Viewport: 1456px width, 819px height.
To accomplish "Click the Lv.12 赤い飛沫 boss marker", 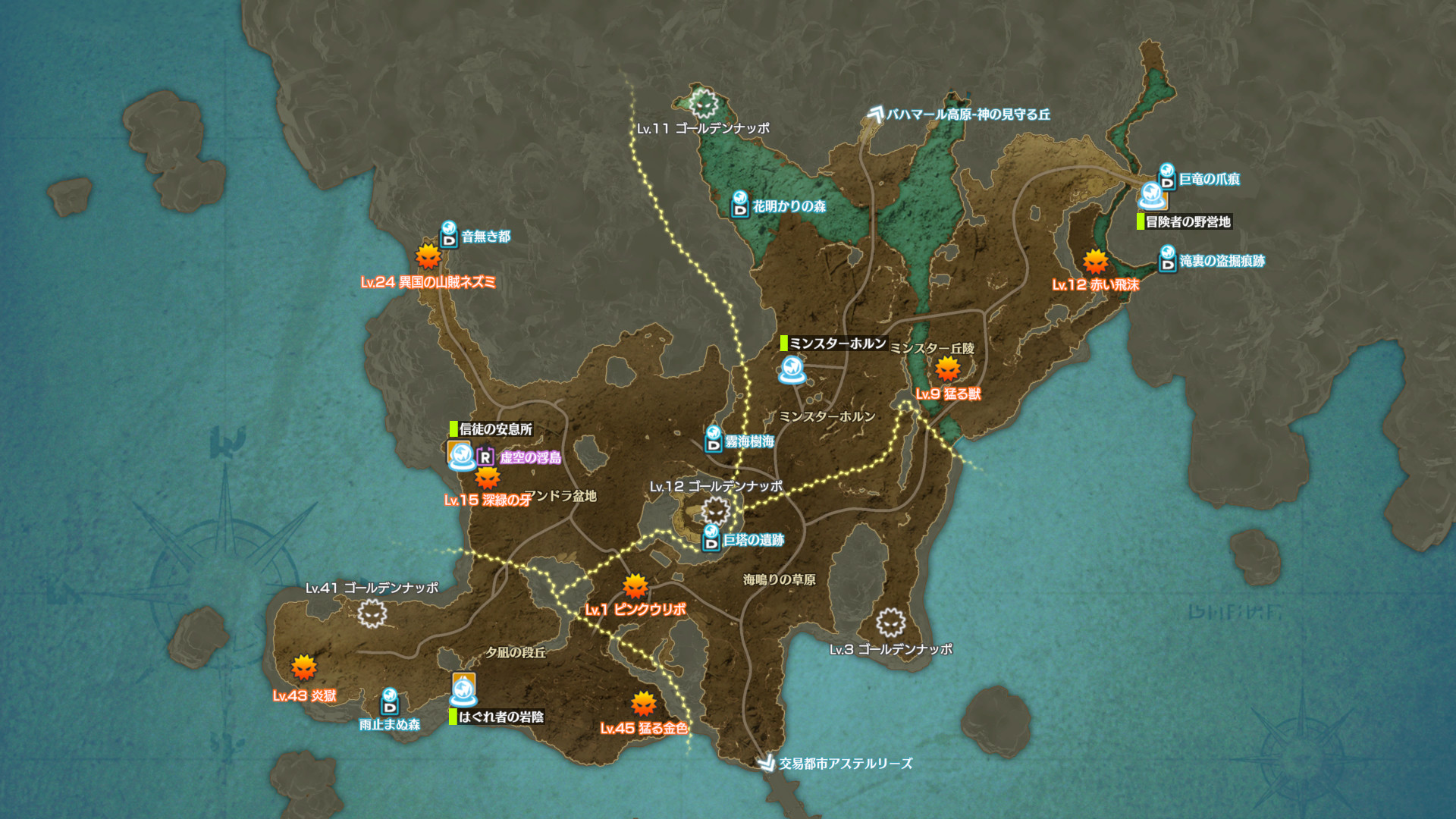I will (1095, 262).
